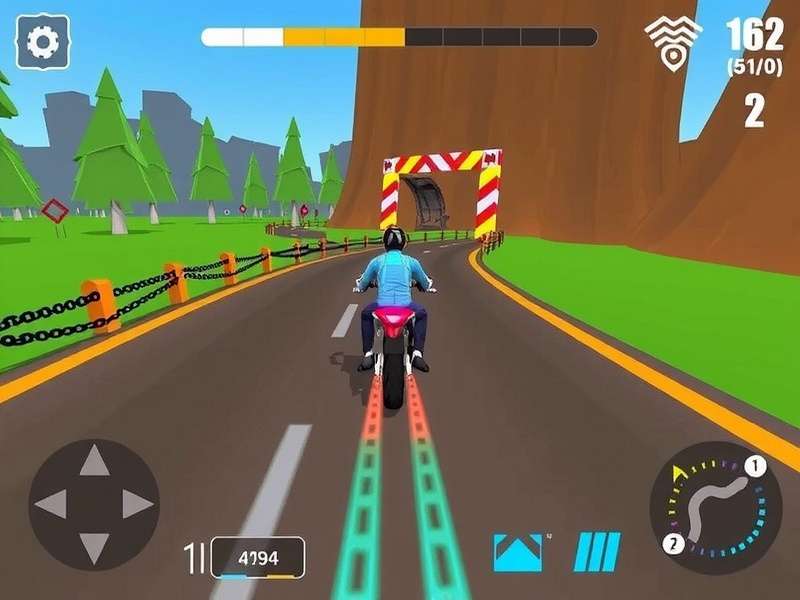Tap the right arrow on the directional pad
Screen dimensions: 800x600
pos(137,504)
